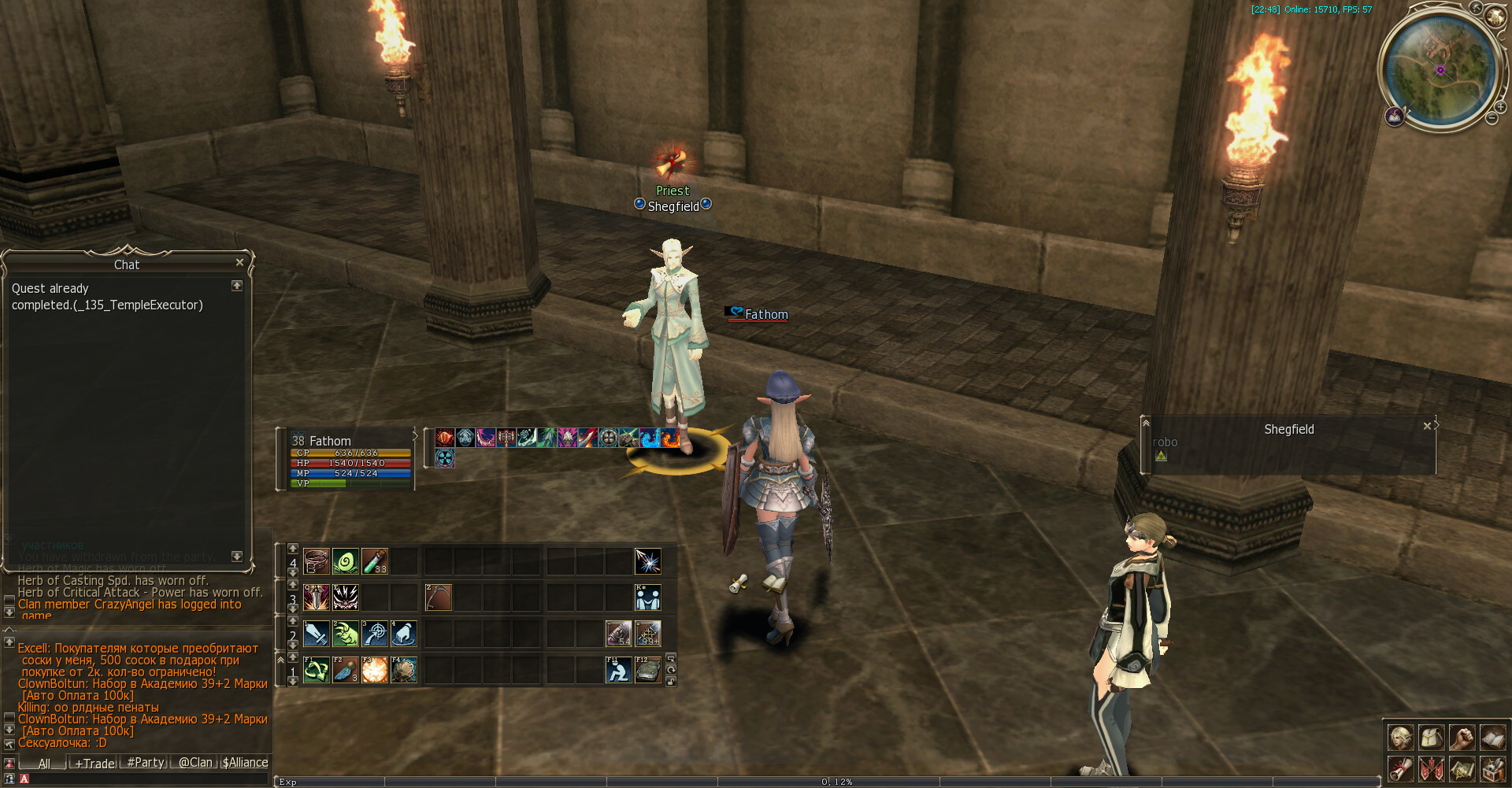
Task: Activate the sit-down action on F11
Action: tap(618, 670)
